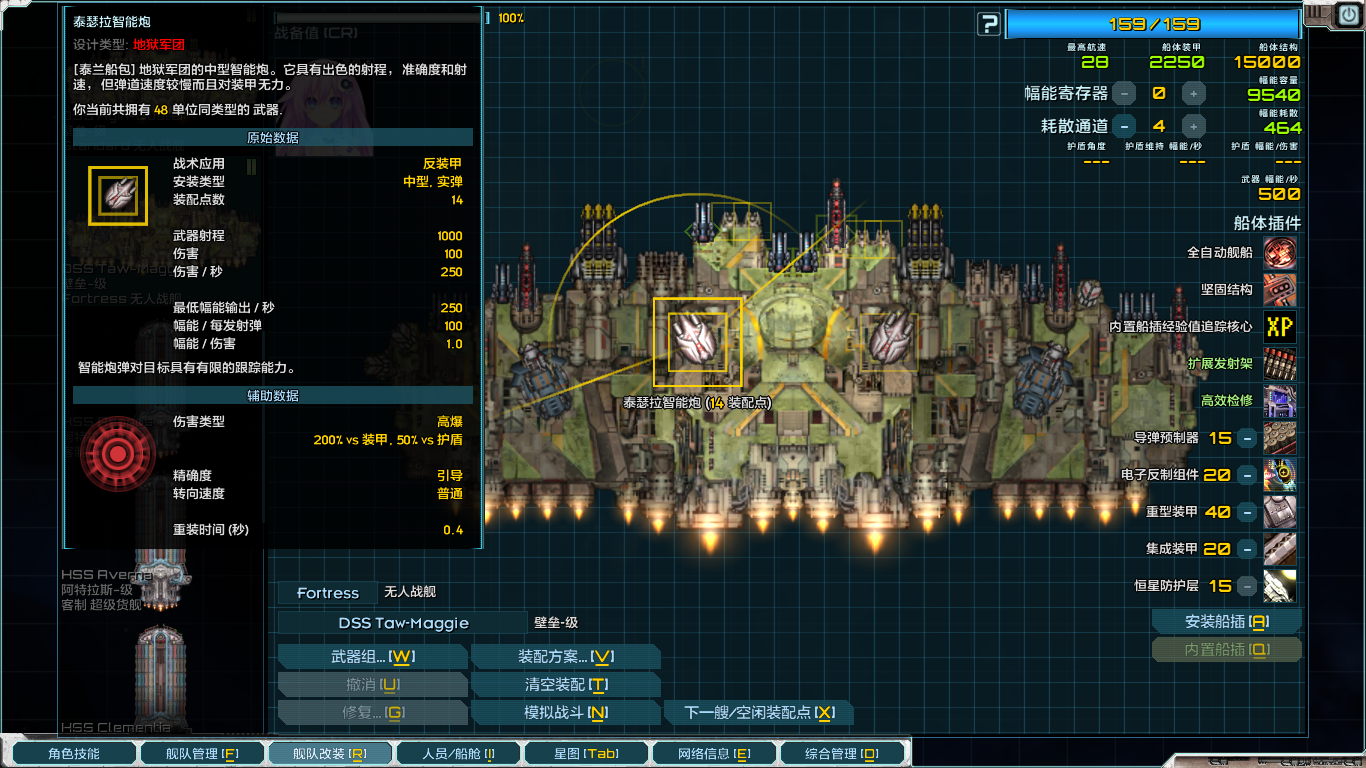The height and width of the screenshot is (768, 1366).
Task: Open the 高效检修 hullmod icon
Action: [x=1280, y=400]
